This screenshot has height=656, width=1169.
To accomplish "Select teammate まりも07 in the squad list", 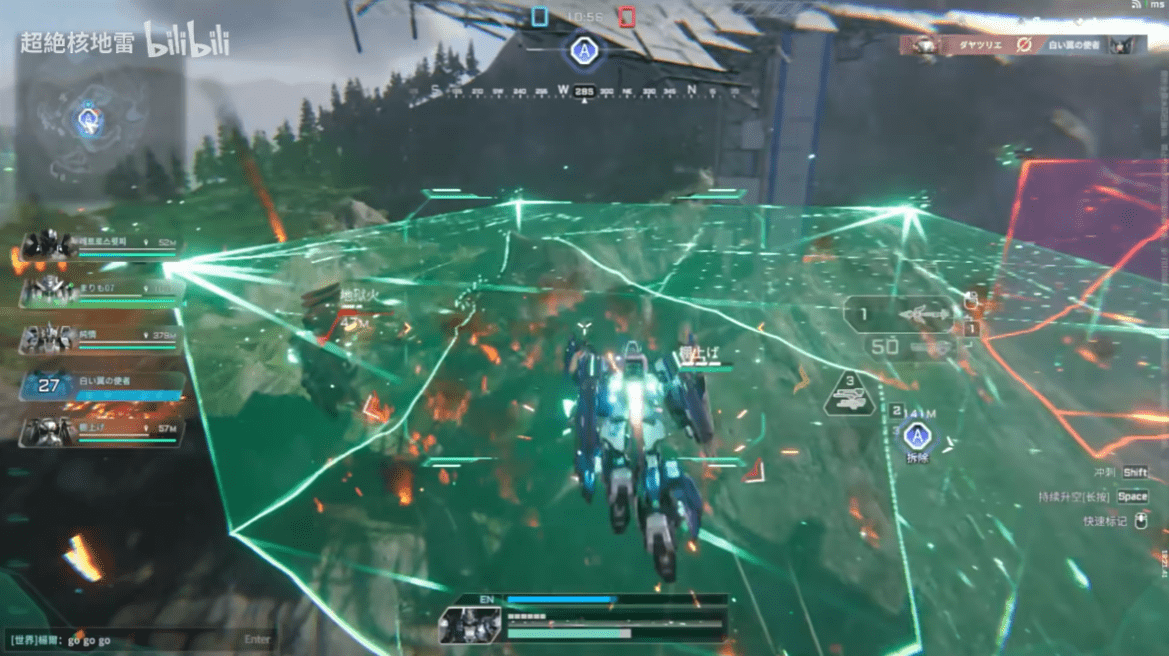I will tap(100, 291).
